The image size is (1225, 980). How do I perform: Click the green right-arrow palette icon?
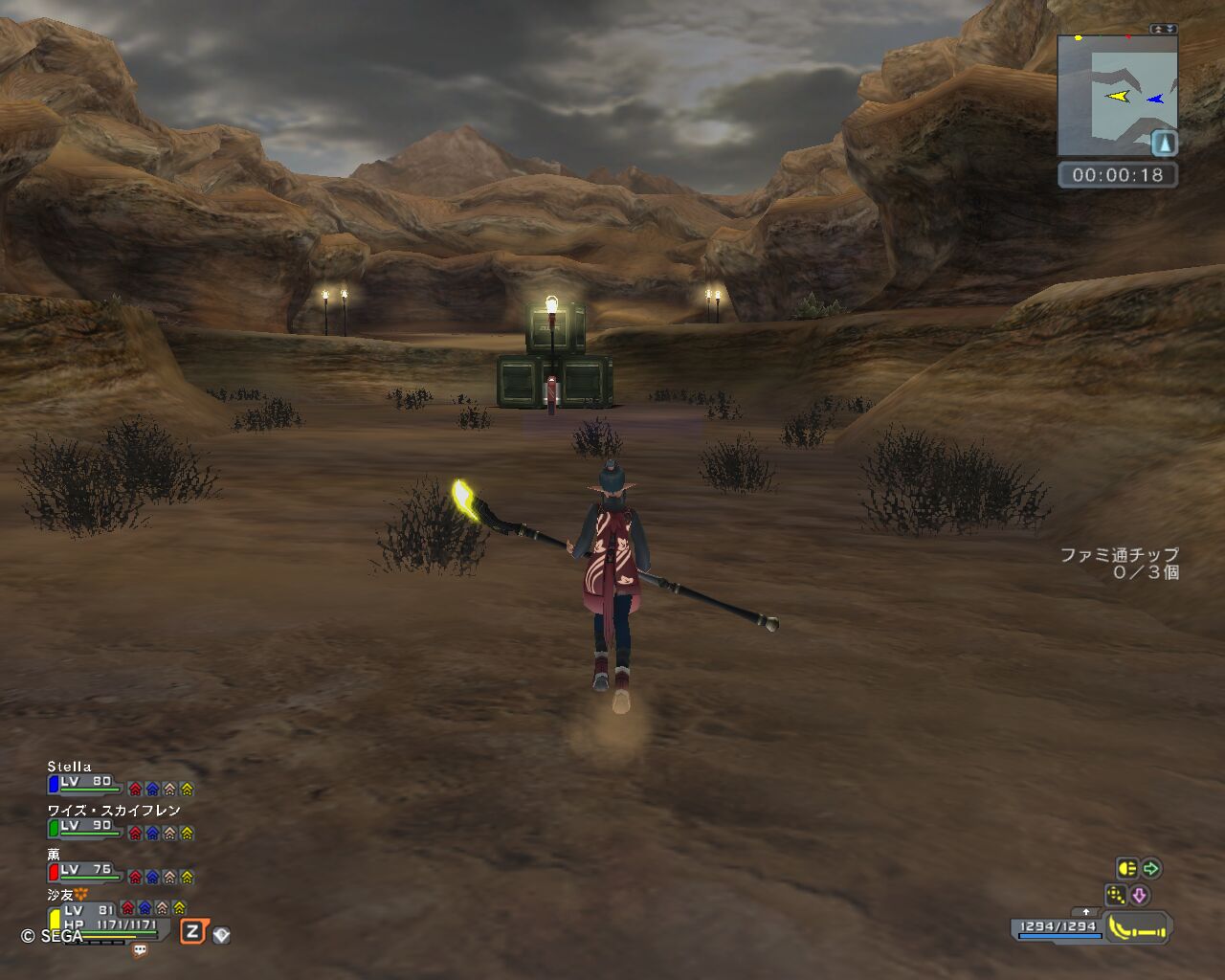click(1151, 868)
